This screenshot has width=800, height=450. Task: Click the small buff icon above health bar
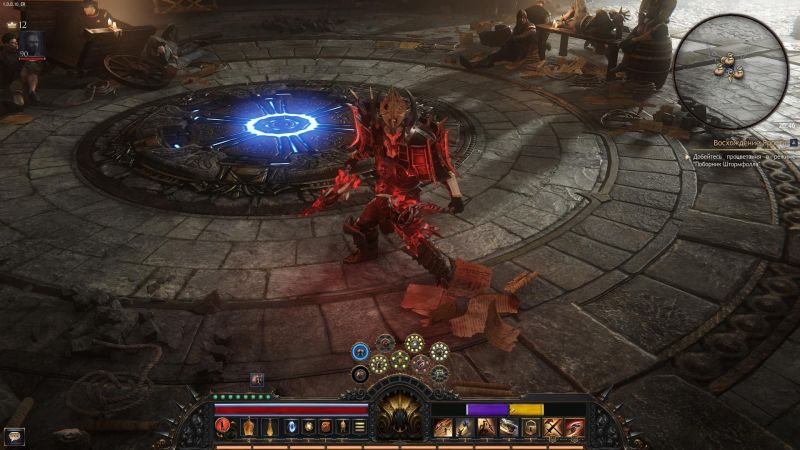pyautogui.click(x=257, y=378)
